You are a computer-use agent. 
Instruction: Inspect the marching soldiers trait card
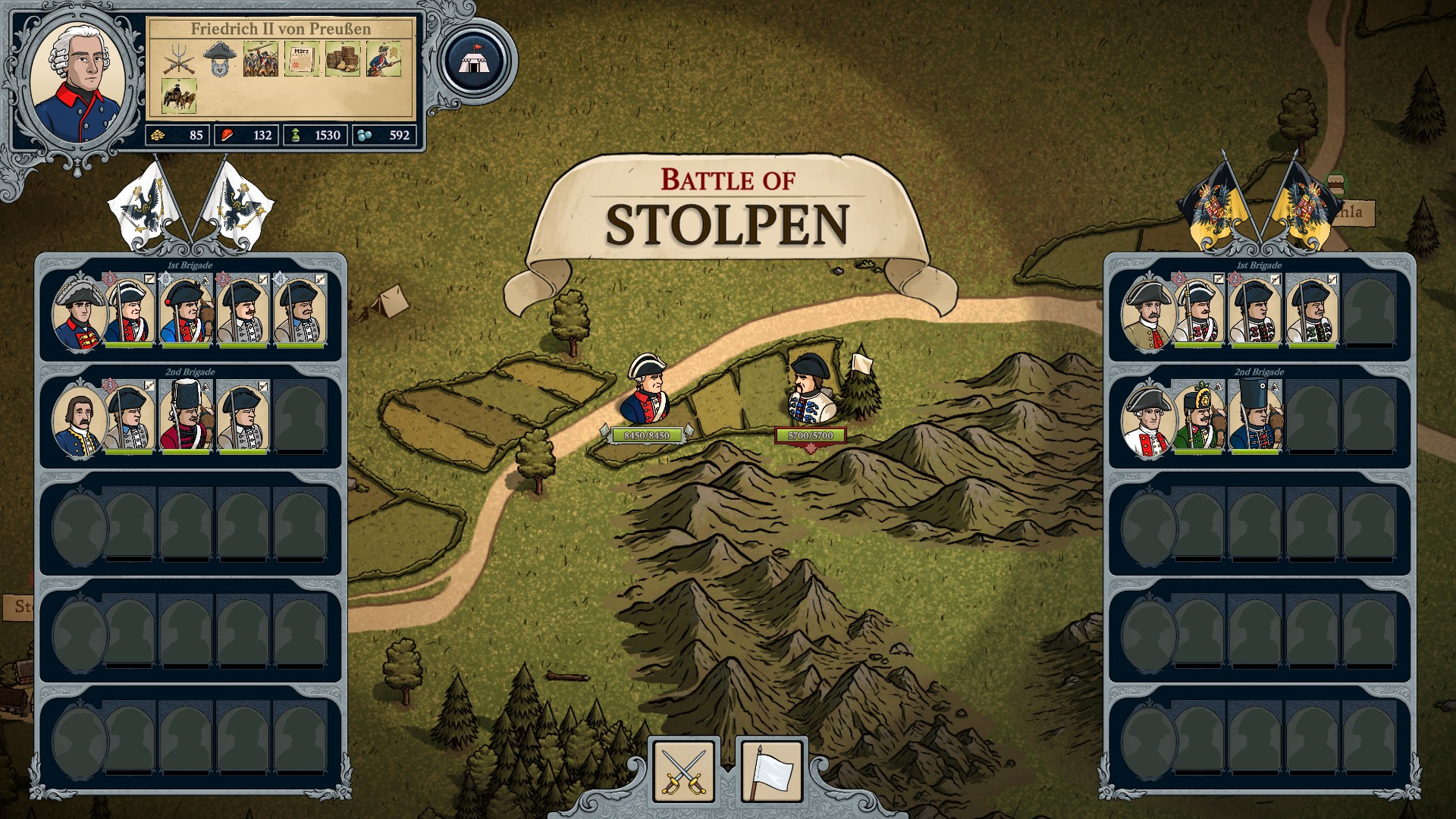(x=261, y=59)
